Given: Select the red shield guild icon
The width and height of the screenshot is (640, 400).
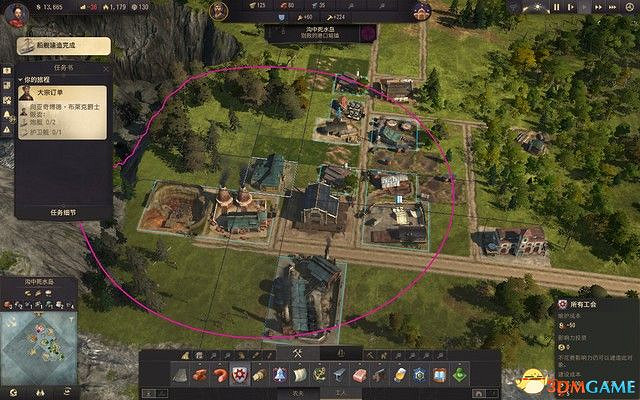Looking at the screenshot, I should click(238, 375).
